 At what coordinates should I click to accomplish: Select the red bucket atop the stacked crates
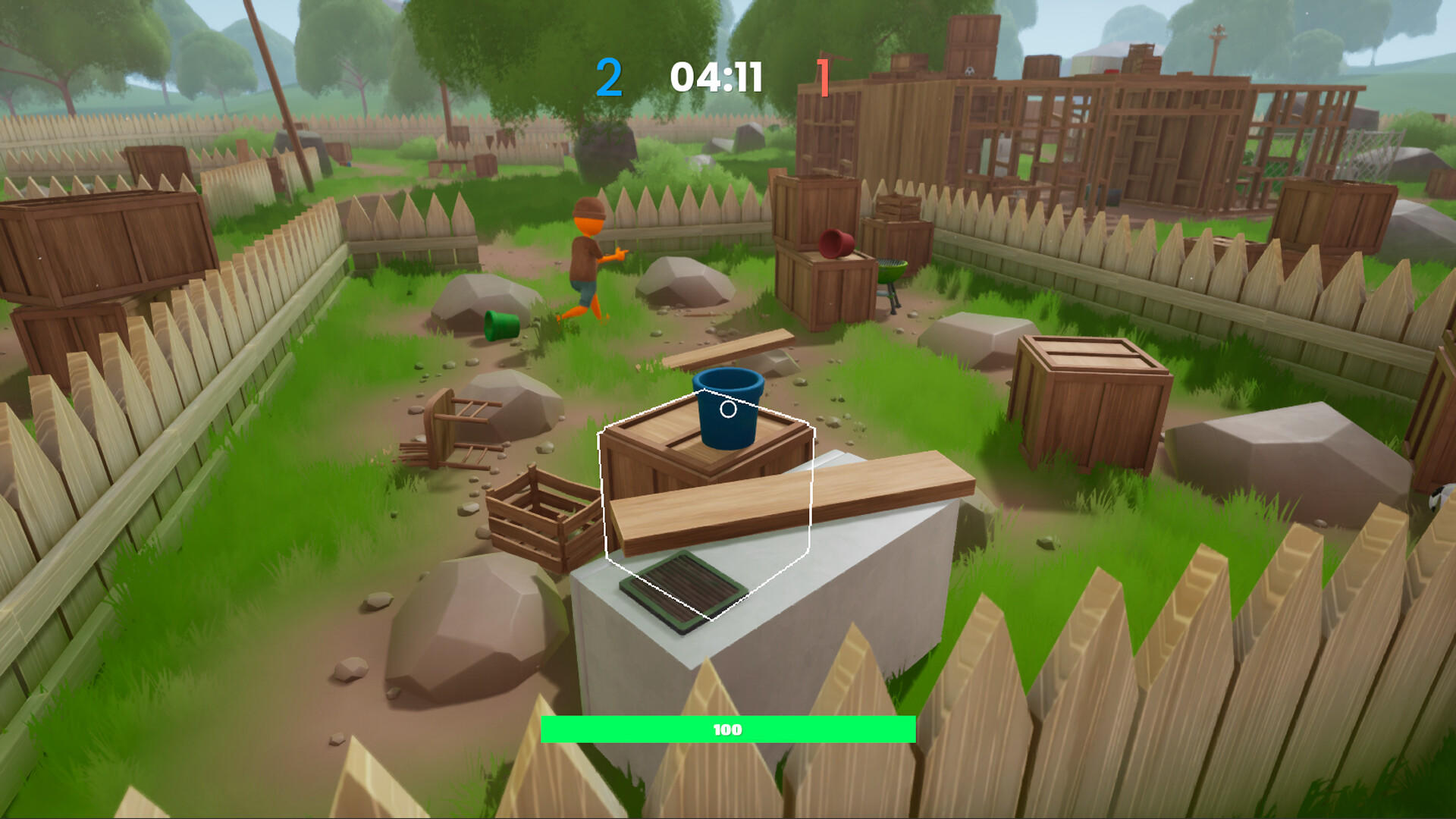point(835,245)
